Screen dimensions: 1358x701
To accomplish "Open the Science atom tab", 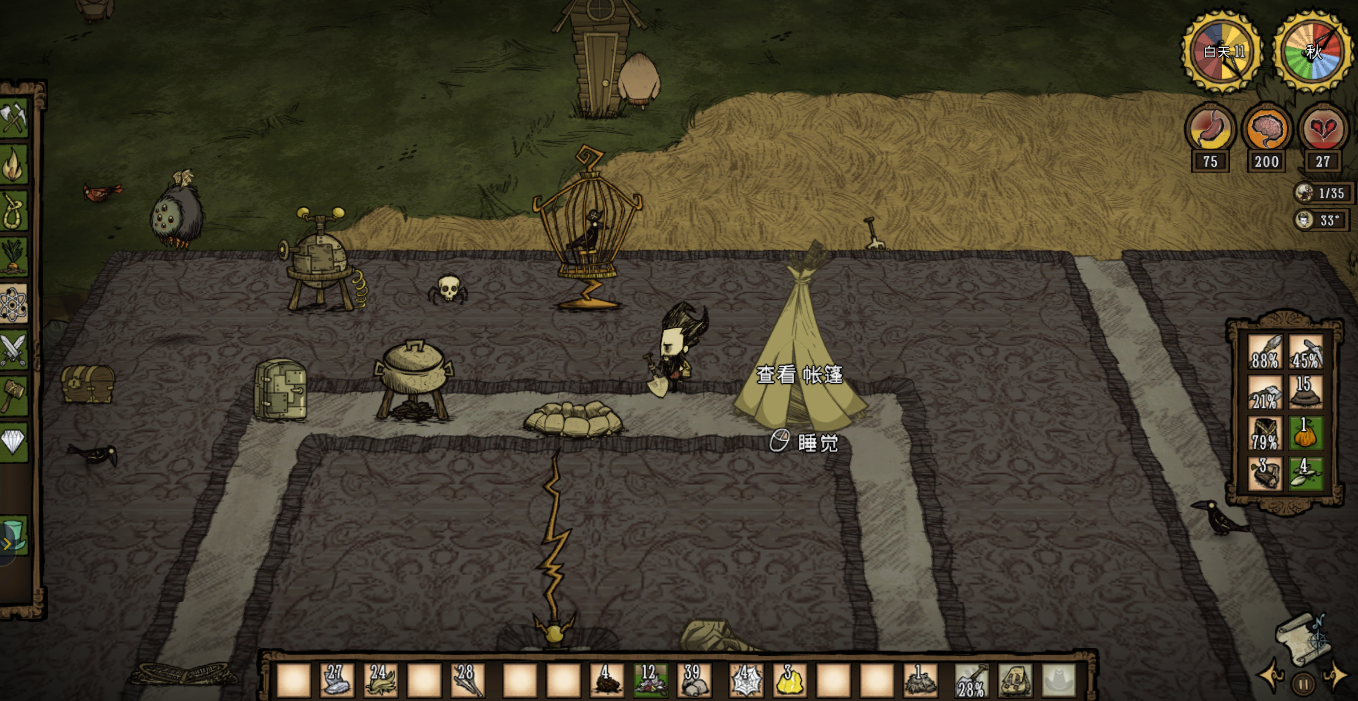I will click(x=13, y=303).
